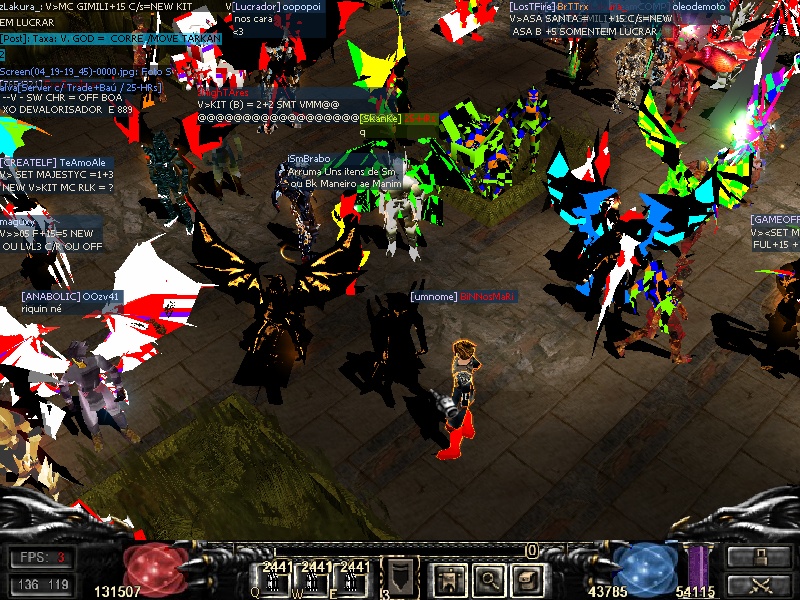
Task: Click the padlock button
Action: click(x=758, y=558)
